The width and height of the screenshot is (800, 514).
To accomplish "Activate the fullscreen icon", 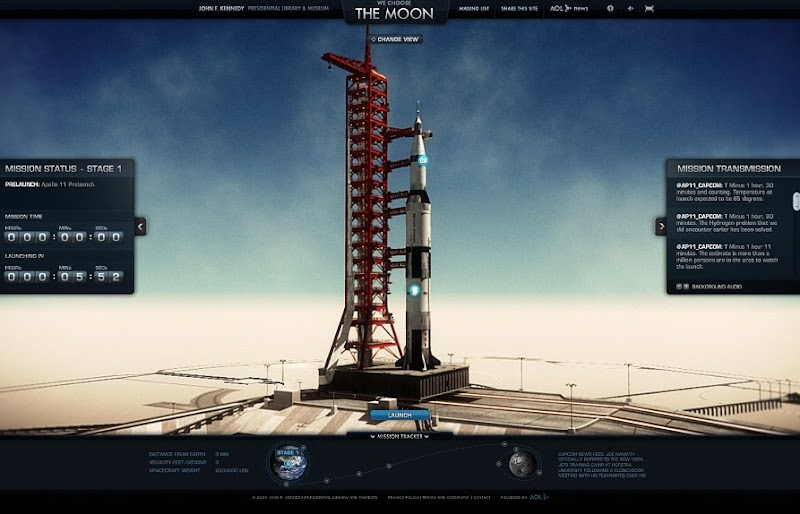I will (649, 8).
